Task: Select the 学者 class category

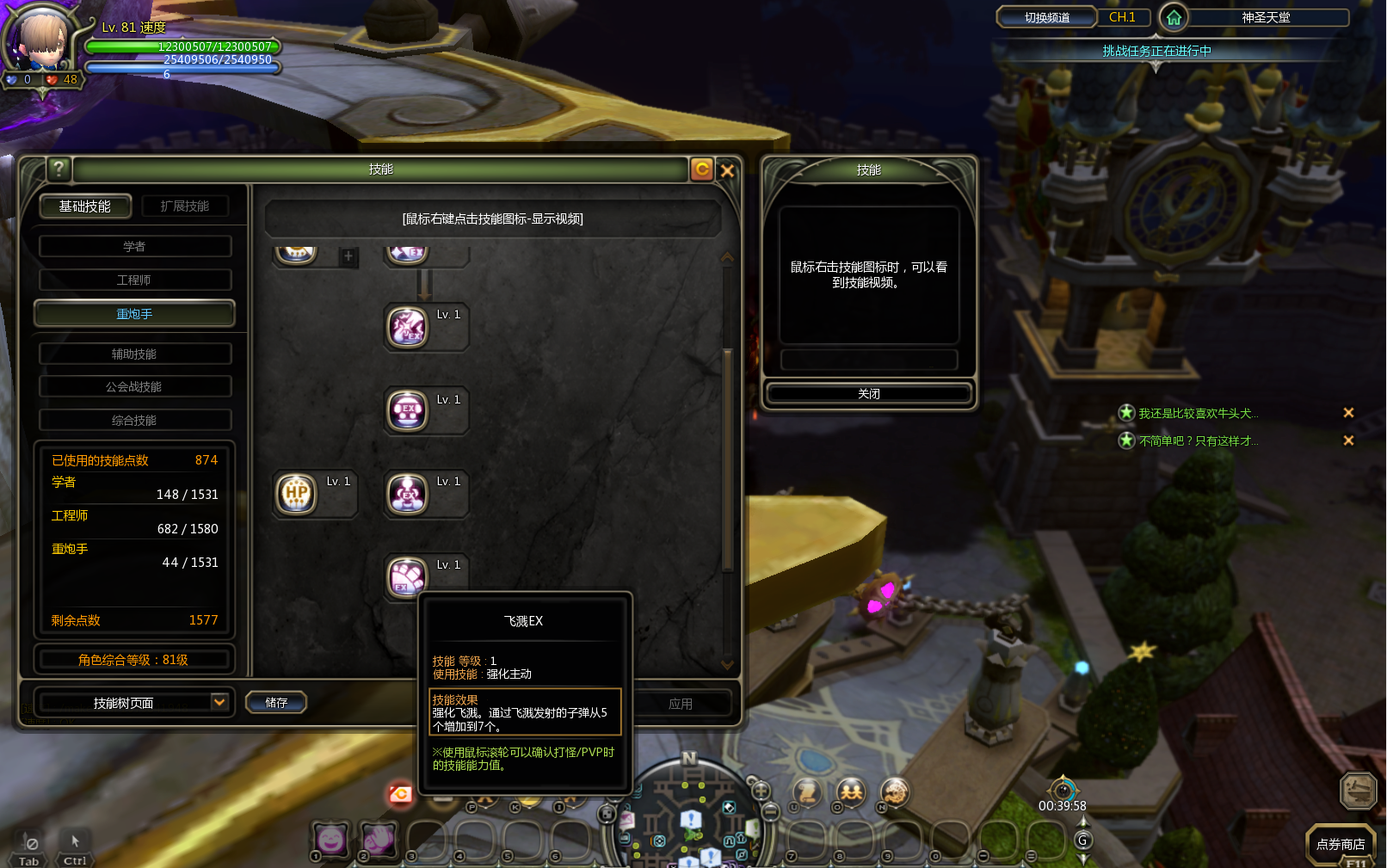Action: [134, 247]
